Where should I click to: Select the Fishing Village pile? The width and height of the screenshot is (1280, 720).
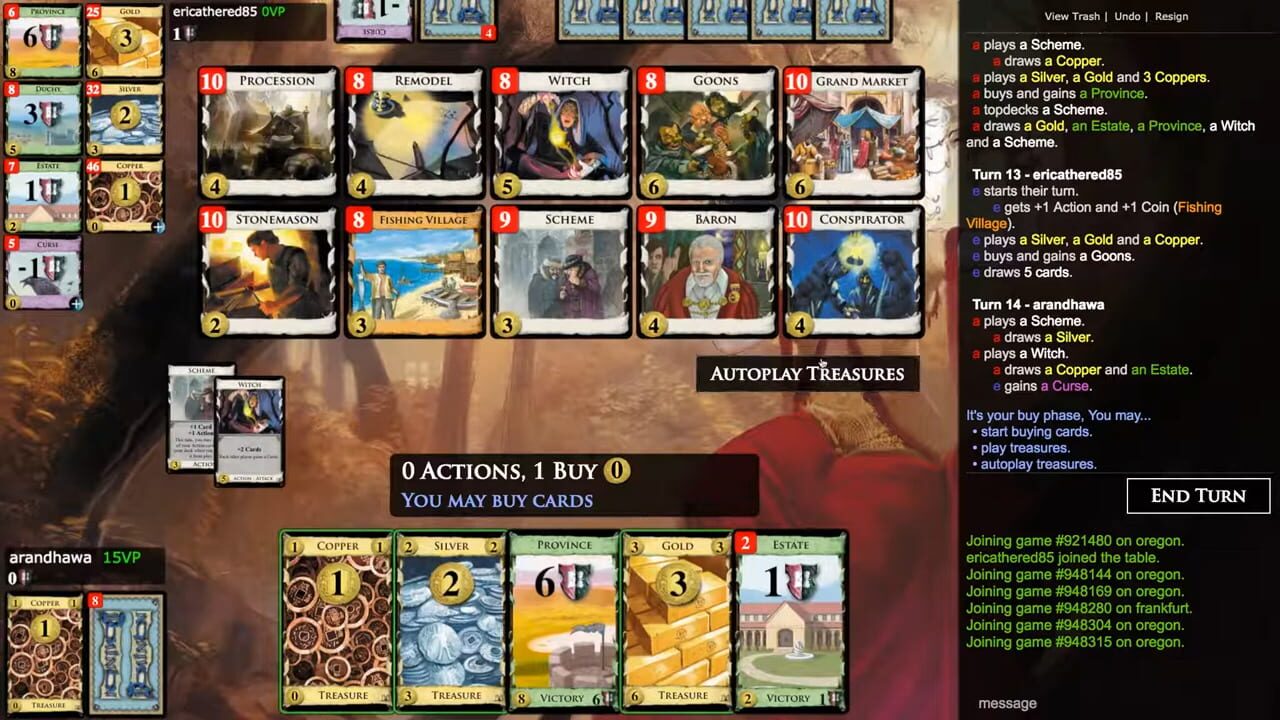tap(414, 270)
